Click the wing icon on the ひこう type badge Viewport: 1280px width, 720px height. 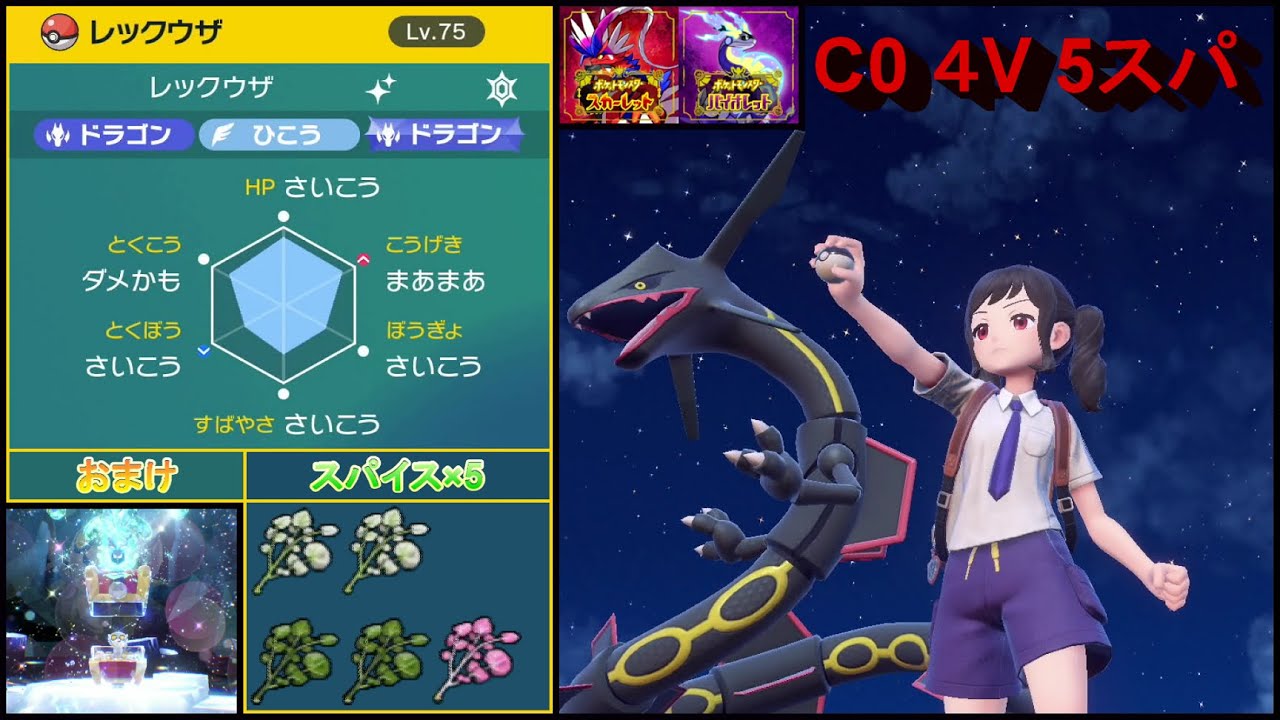[224, 130]
